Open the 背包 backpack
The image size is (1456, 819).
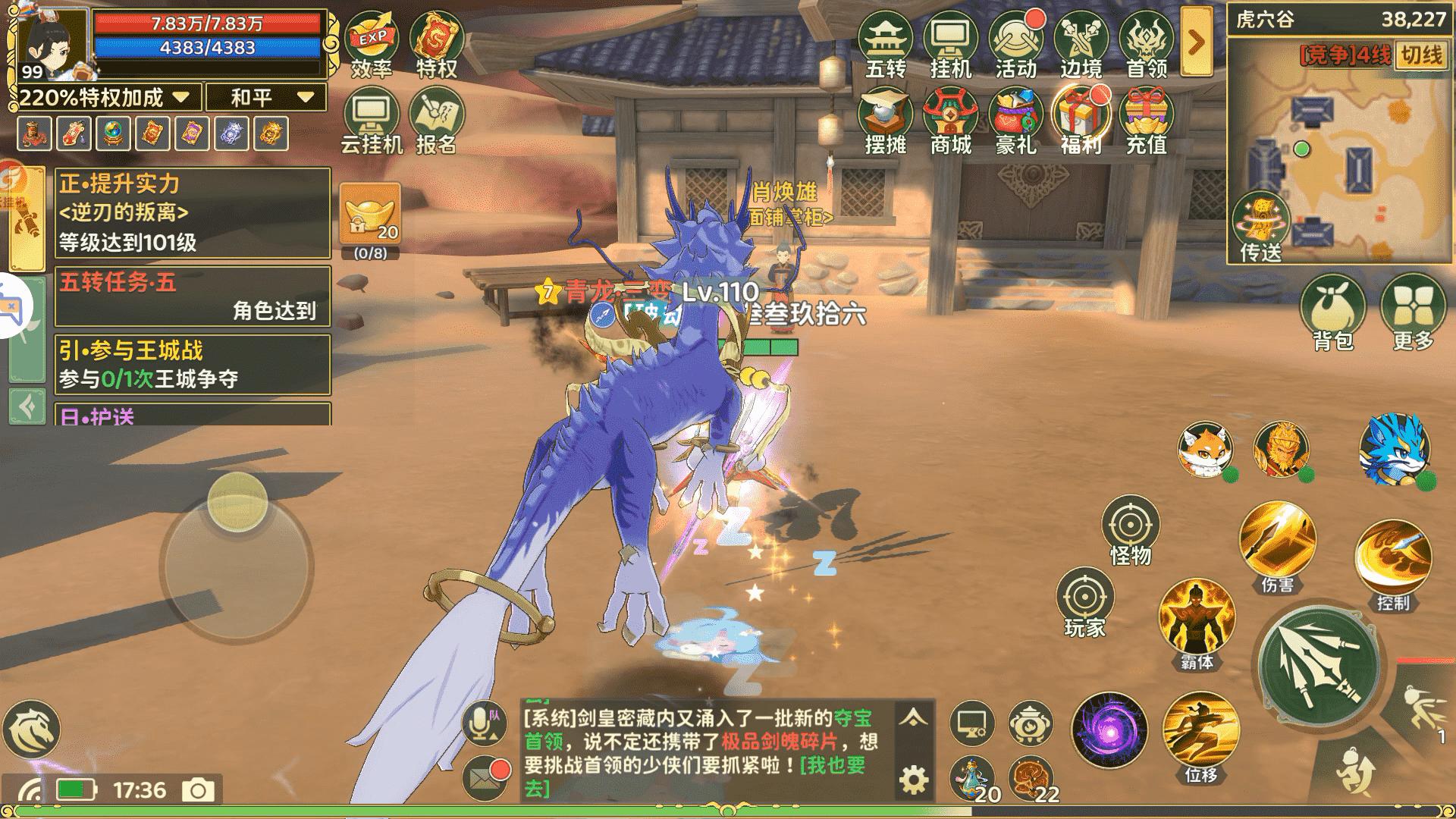pyautogui.click(x=1332, y=312)
